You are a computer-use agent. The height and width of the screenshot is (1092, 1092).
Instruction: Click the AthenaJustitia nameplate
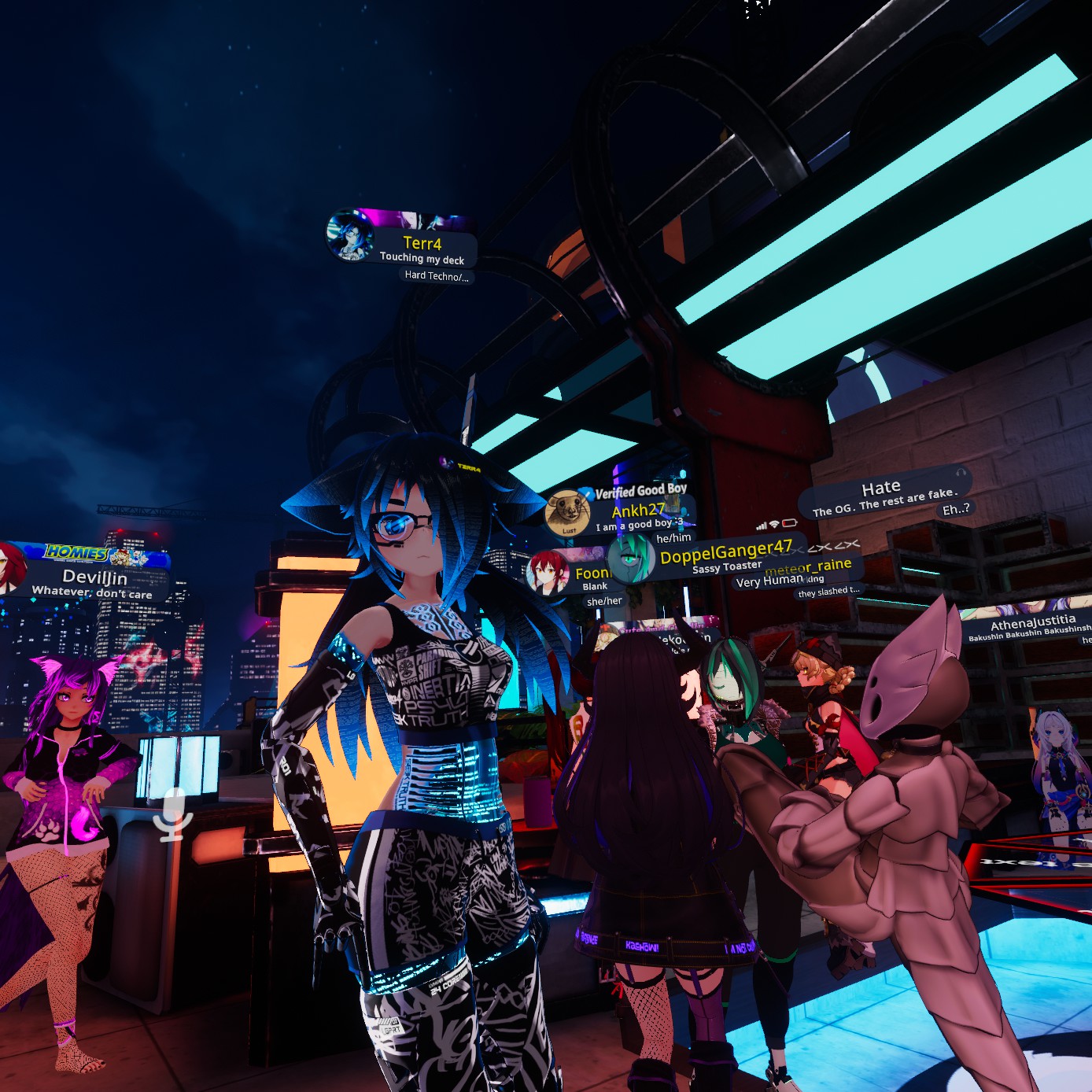point(1032,625)
